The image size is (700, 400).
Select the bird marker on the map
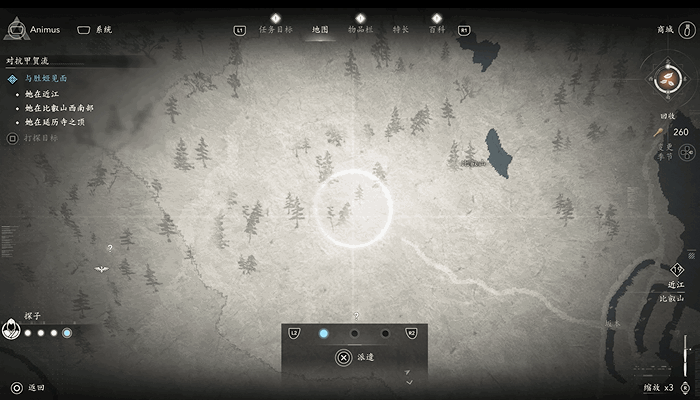tap(101, 268)
